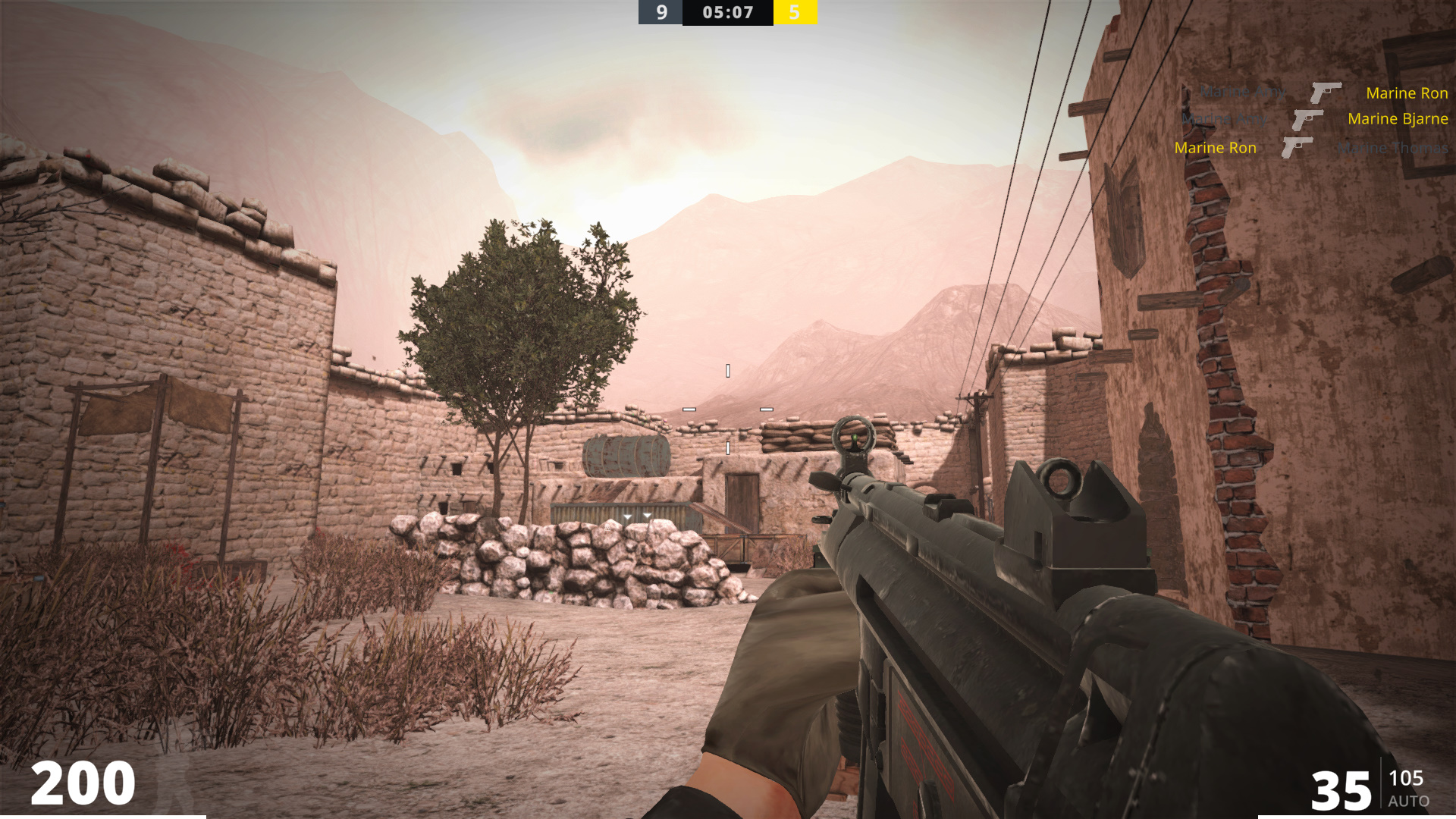This screenshot has width=1456, height=819.
Task: Expand the left bracket of the hit marker
Action: click(x=689, y=408)
